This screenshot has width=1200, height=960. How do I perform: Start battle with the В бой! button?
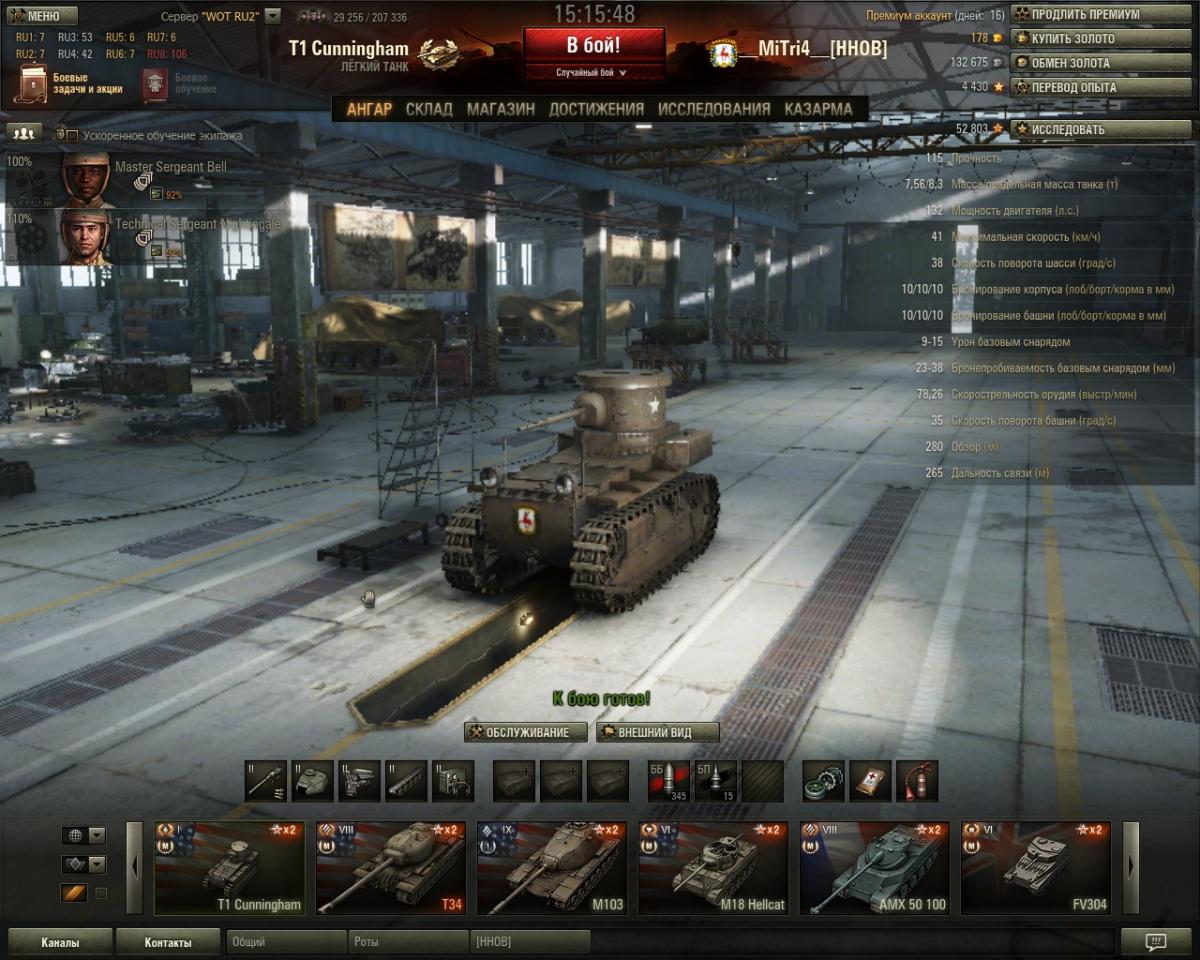tap(593, 46)
